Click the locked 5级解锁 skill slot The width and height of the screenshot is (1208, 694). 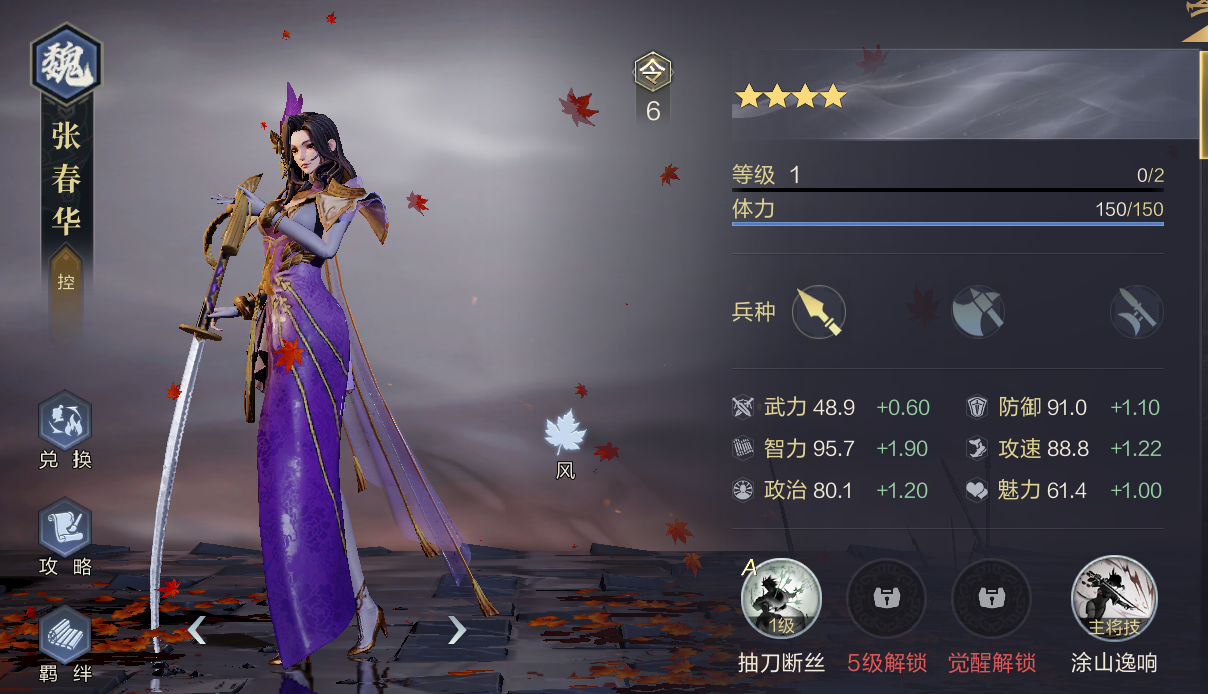(x=886, y=599)
